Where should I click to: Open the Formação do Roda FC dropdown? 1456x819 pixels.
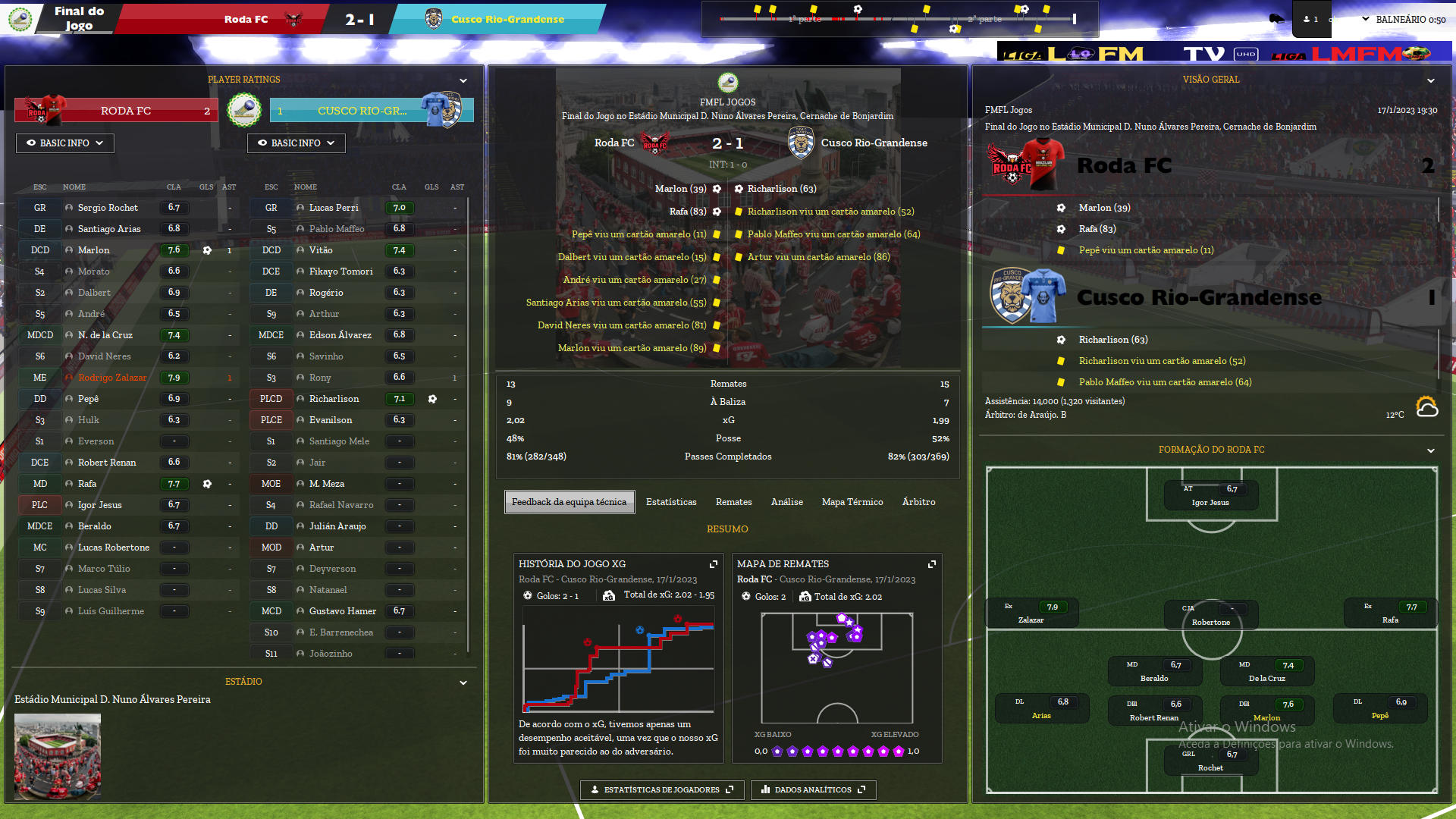[1430, 450]
